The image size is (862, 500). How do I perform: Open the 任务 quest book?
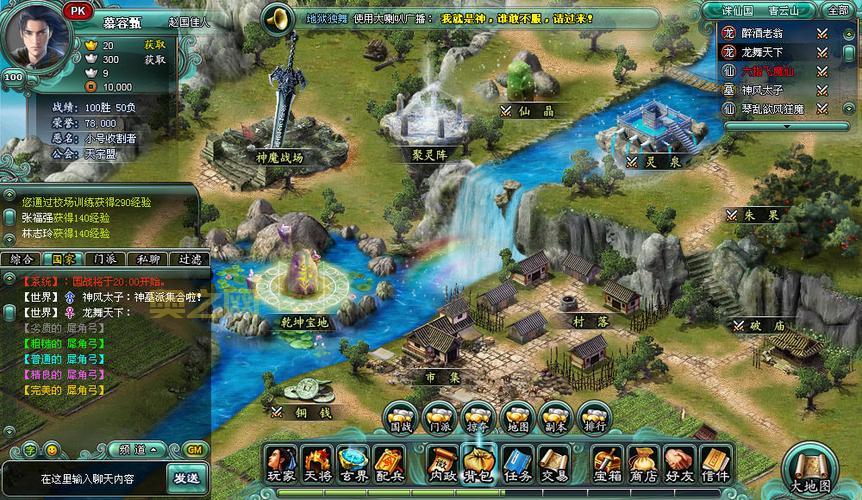516,463
